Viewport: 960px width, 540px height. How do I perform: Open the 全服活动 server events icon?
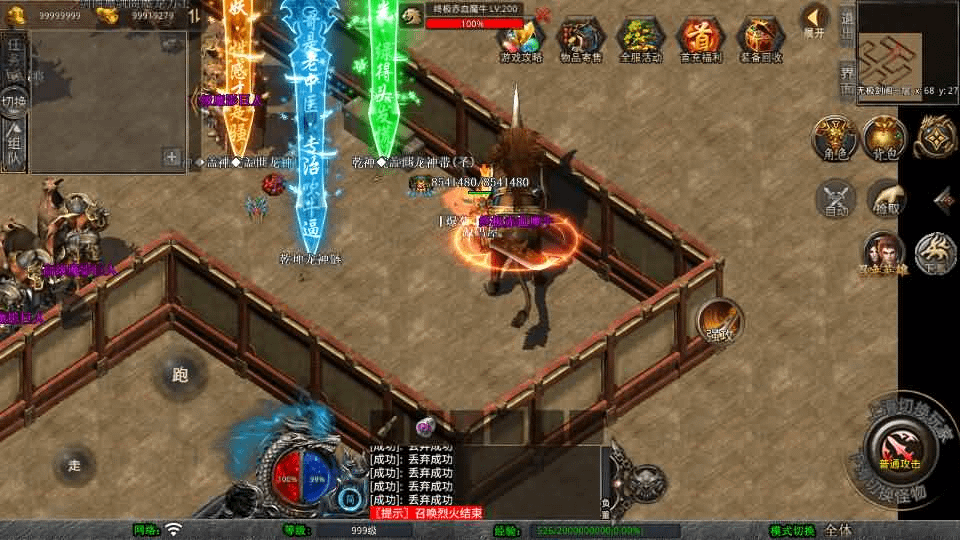click(641, 38)
